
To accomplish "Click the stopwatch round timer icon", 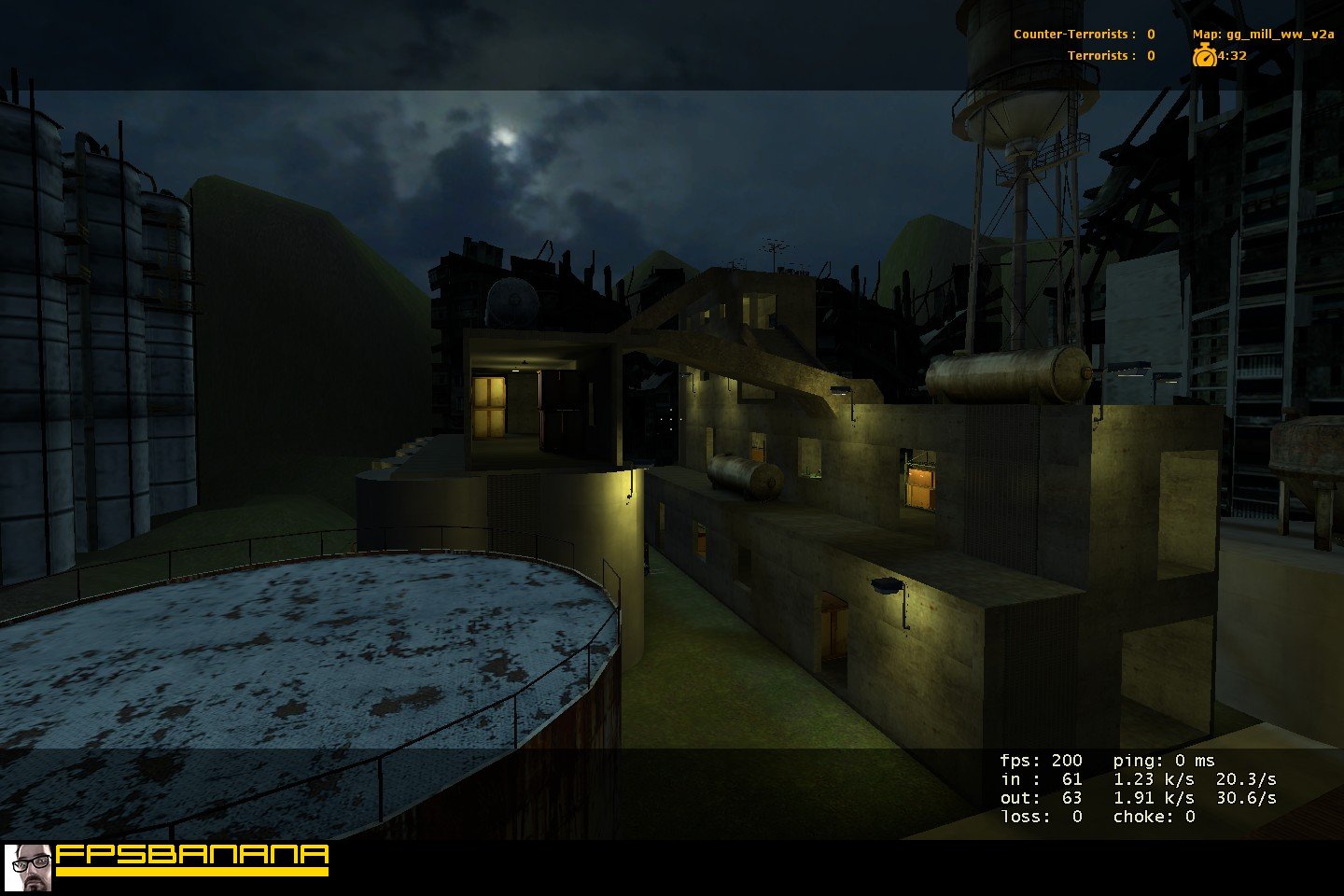I will [1207, 56].
